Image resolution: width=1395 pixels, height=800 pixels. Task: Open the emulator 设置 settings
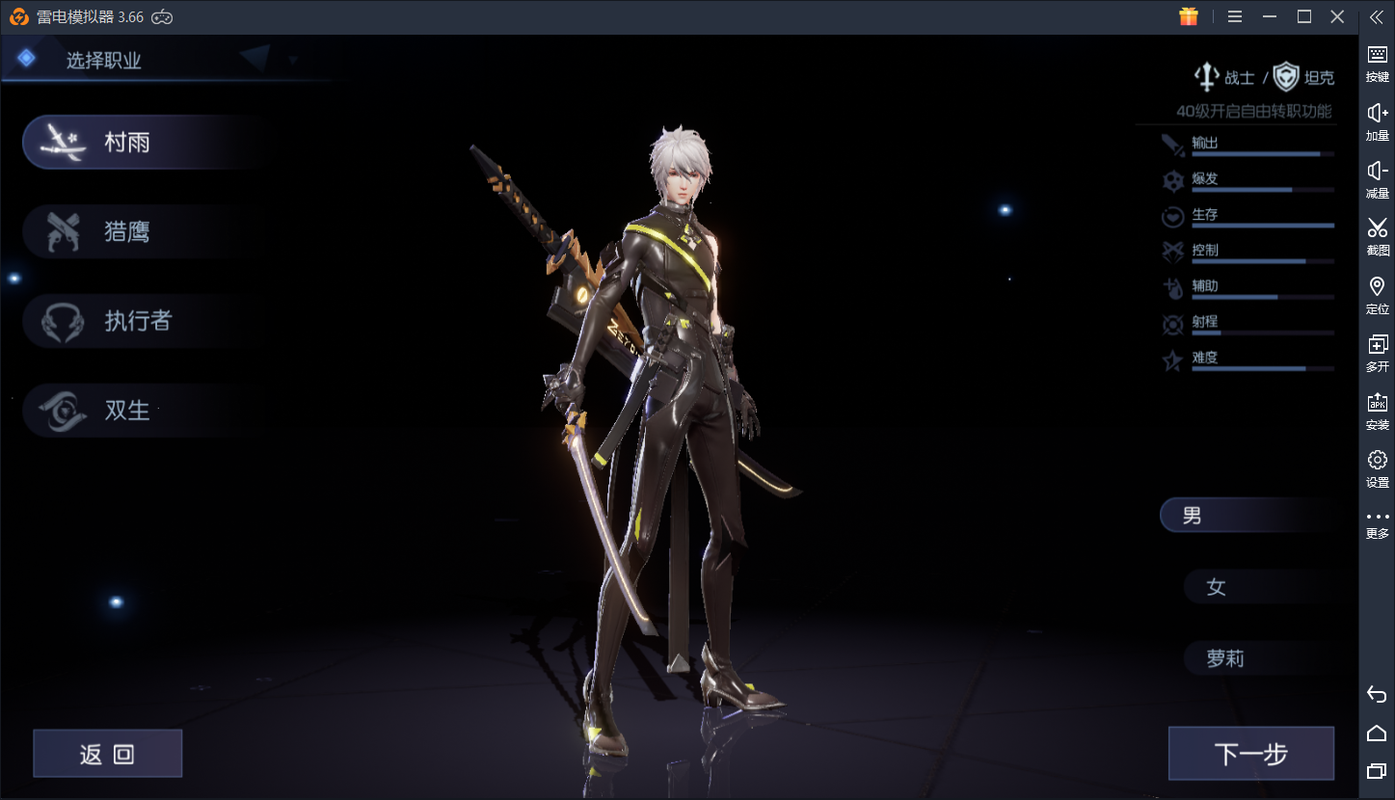coord(1377,467)
